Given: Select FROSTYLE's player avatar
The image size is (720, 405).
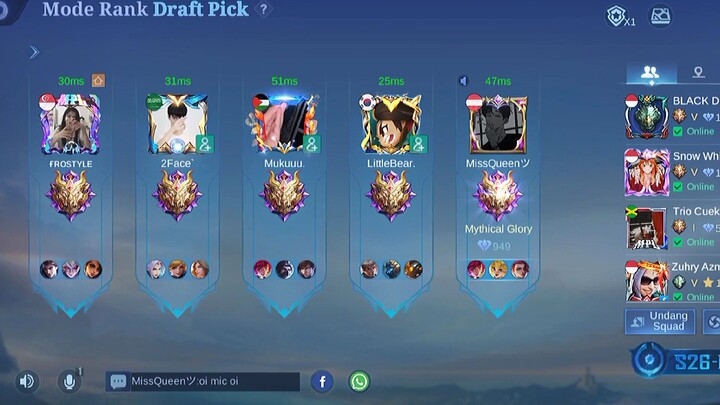Looking at the screenshot, I should pyautogui.click(x=70, y=124).
